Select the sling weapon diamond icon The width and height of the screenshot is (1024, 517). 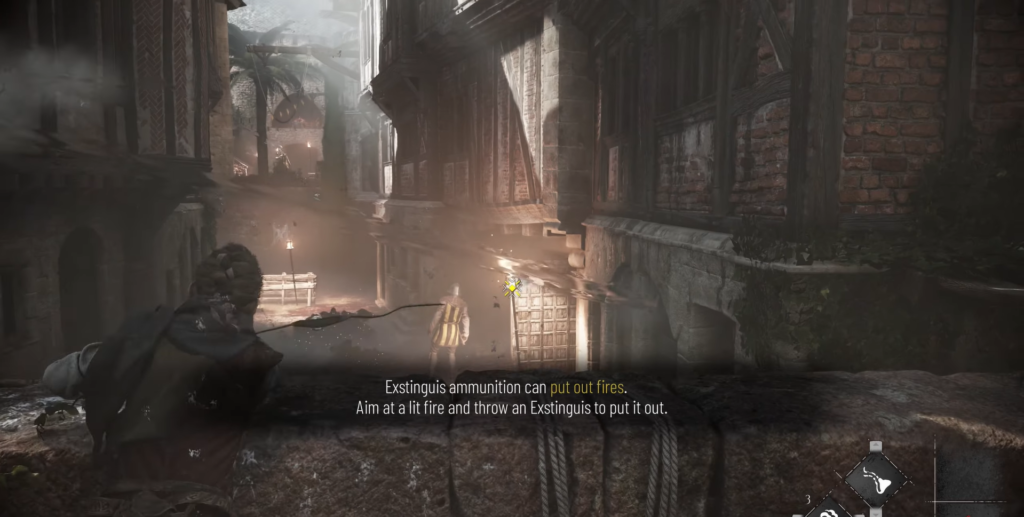[876, 479]
